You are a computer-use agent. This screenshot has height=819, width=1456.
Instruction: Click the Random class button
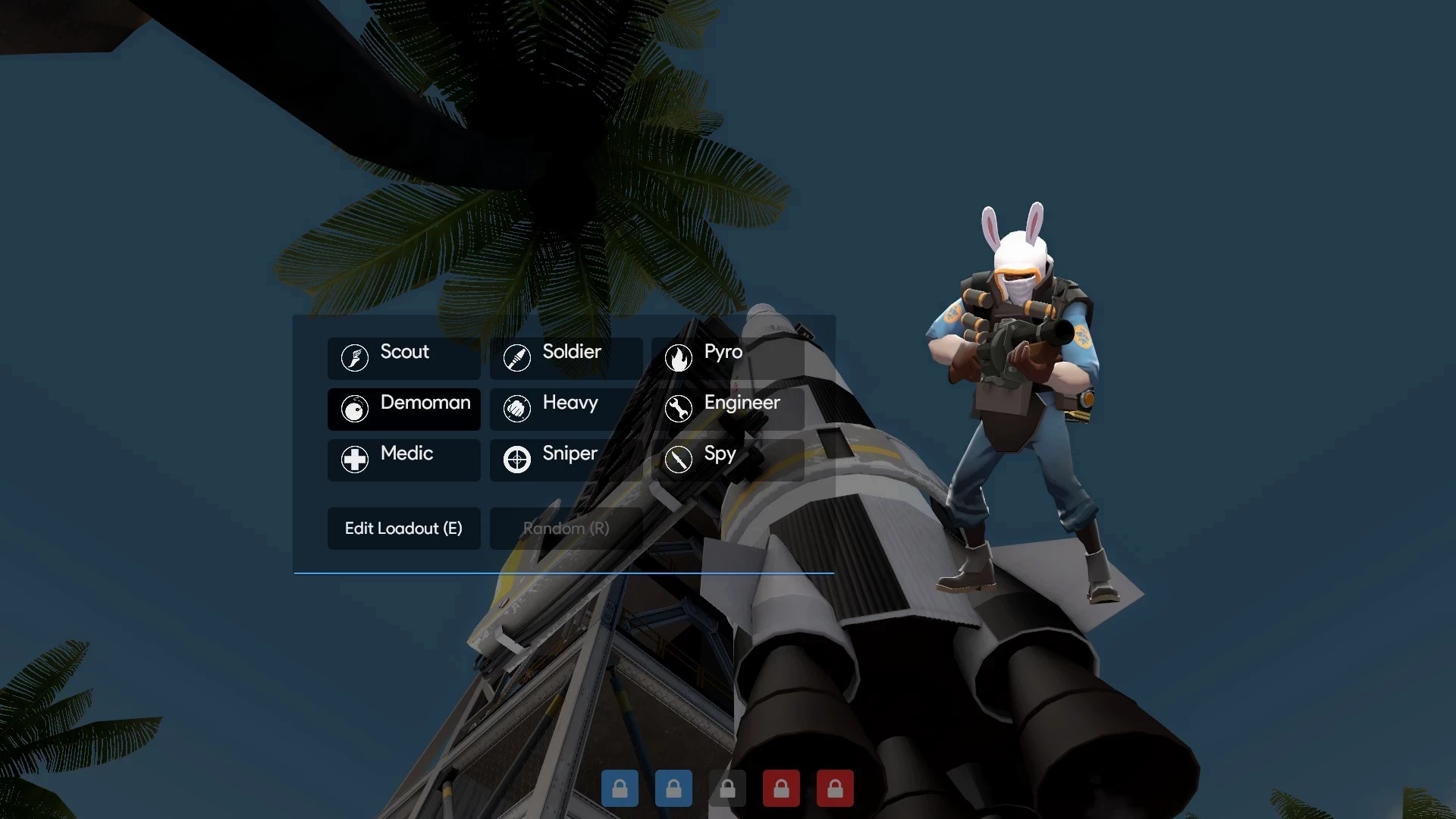click(x=566, y=528)
